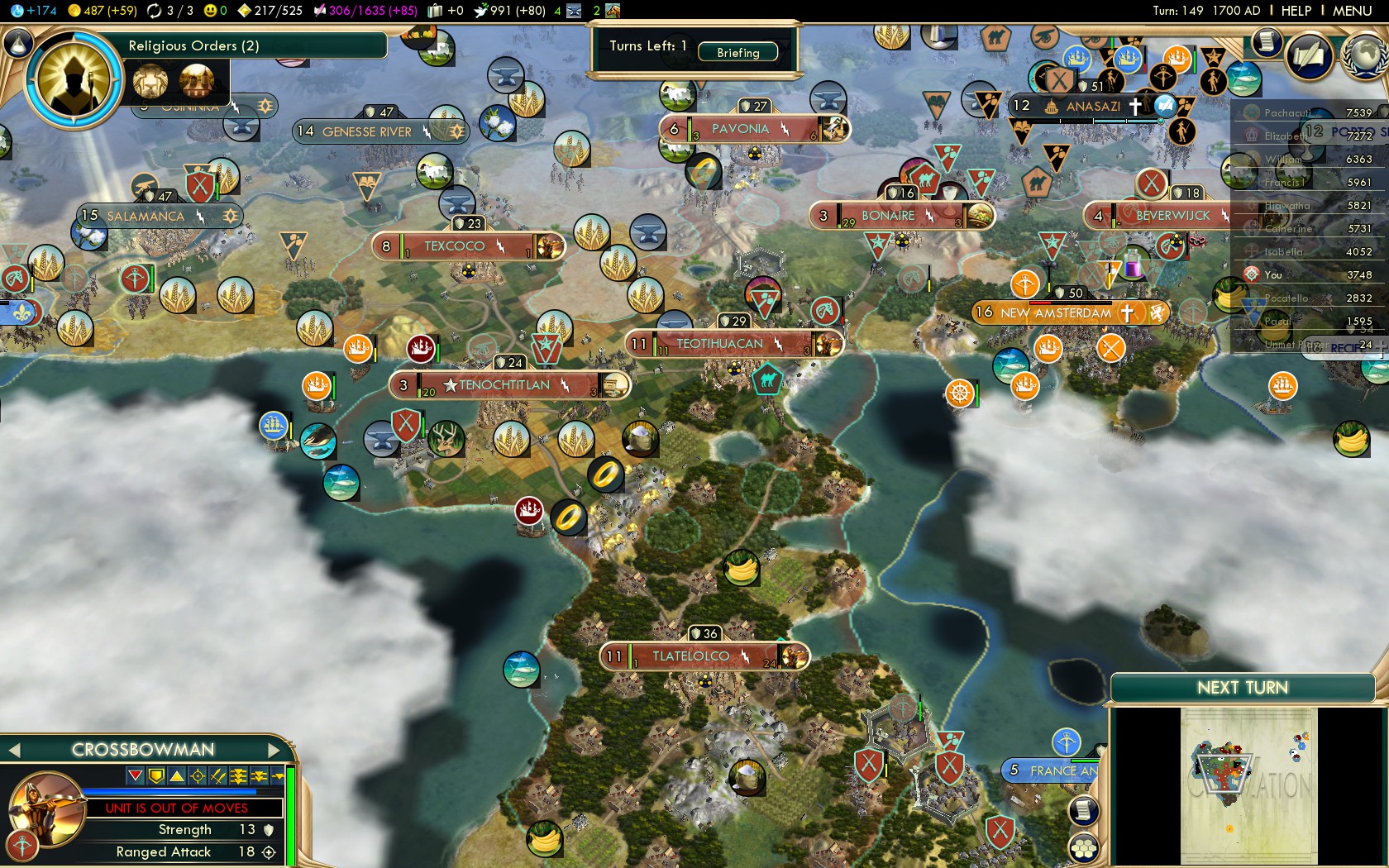The height and width of the screenshot is (868, 1389).
Task: Open the game MENU
Action: click(x=1352, y=11)
